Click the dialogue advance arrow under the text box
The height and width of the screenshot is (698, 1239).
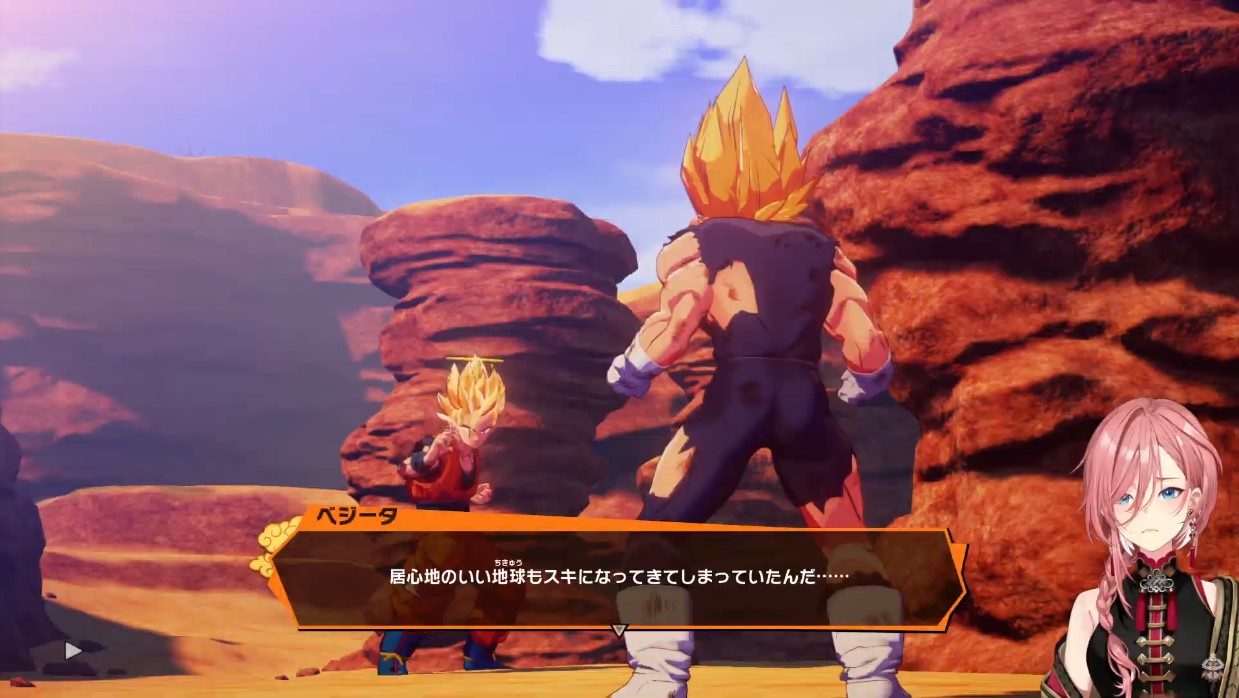[x=619, y=630]
